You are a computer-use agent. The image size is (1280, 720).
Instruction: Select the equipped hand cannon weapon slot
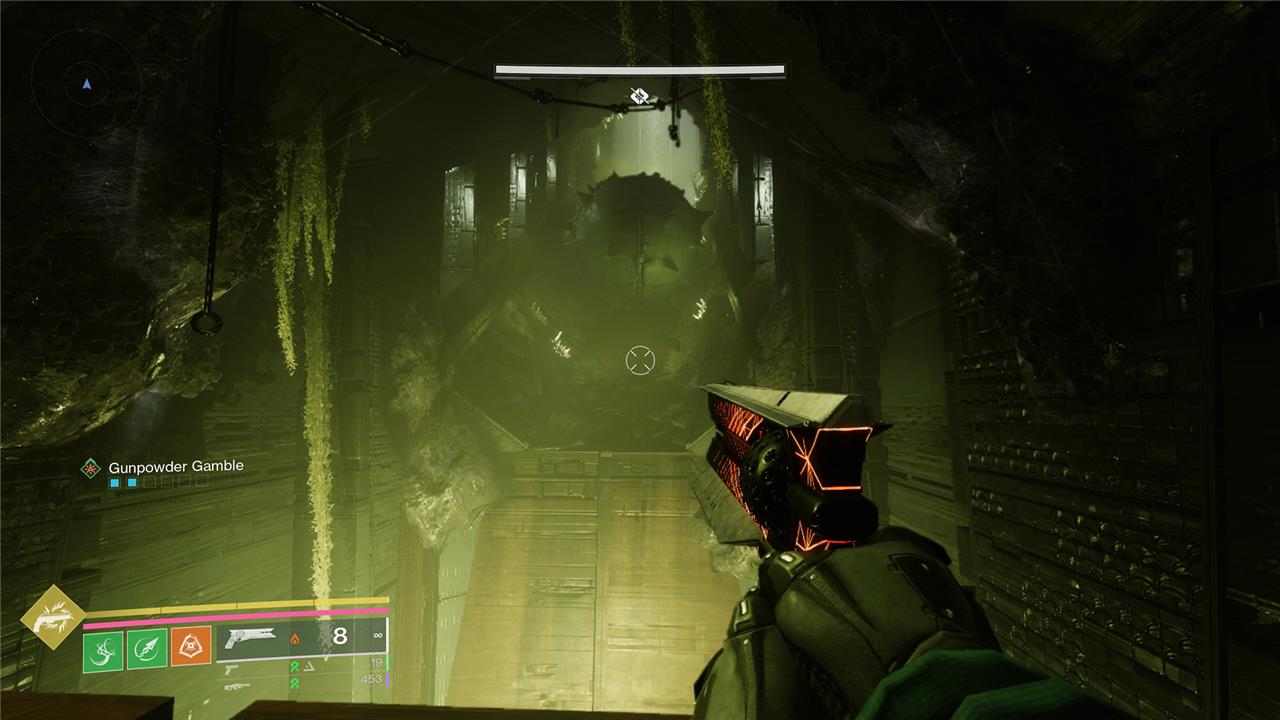251,636
